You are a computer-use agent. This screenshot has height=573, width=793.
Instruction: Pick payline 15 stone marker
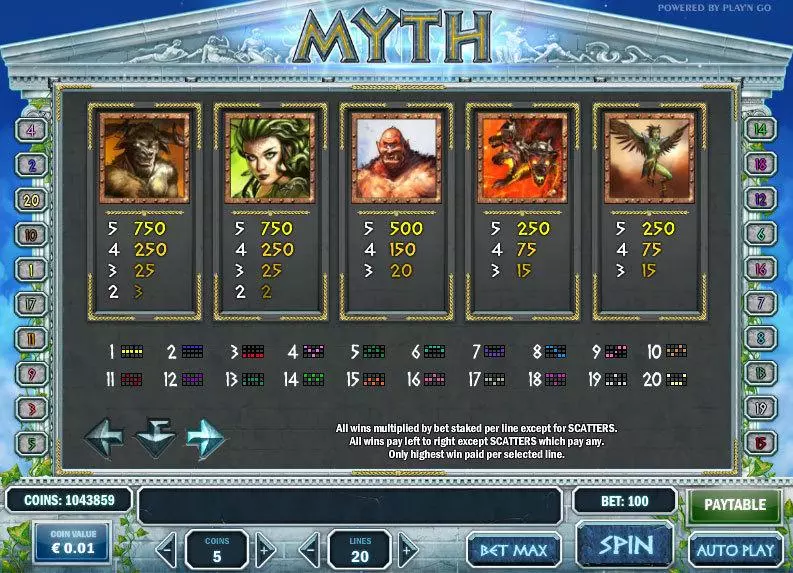[761, 441]
